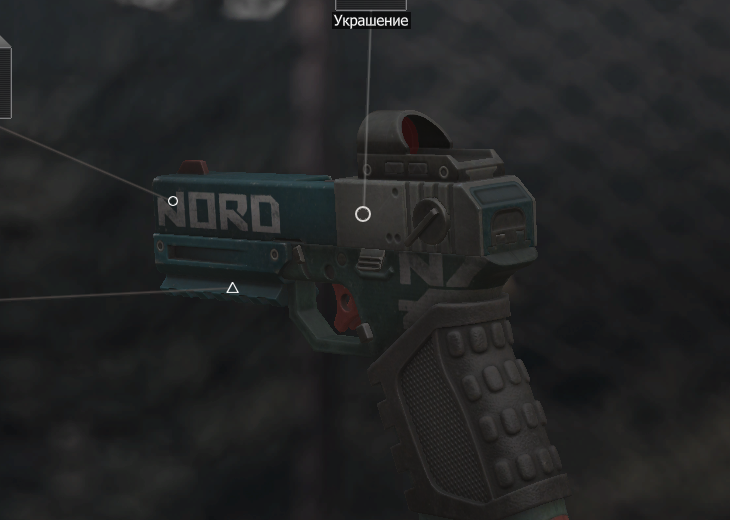Select the small circle marker on the NORD slide
The height and width of the screenshot is (520, 730).
click(x=173, y=201)
